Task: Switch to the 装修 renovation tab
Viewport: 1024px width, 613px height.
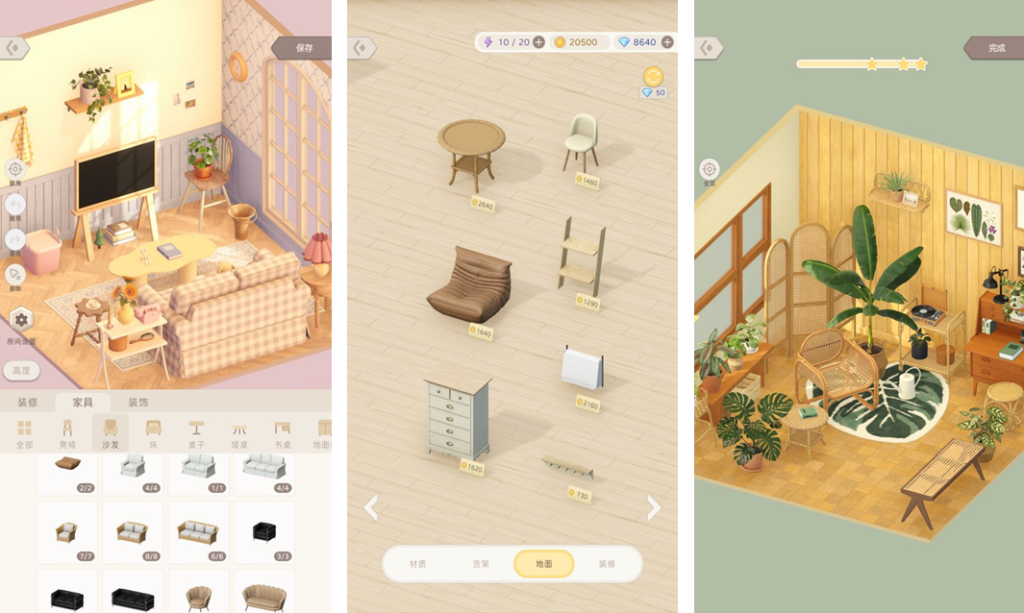Action: tap(27, 402)
